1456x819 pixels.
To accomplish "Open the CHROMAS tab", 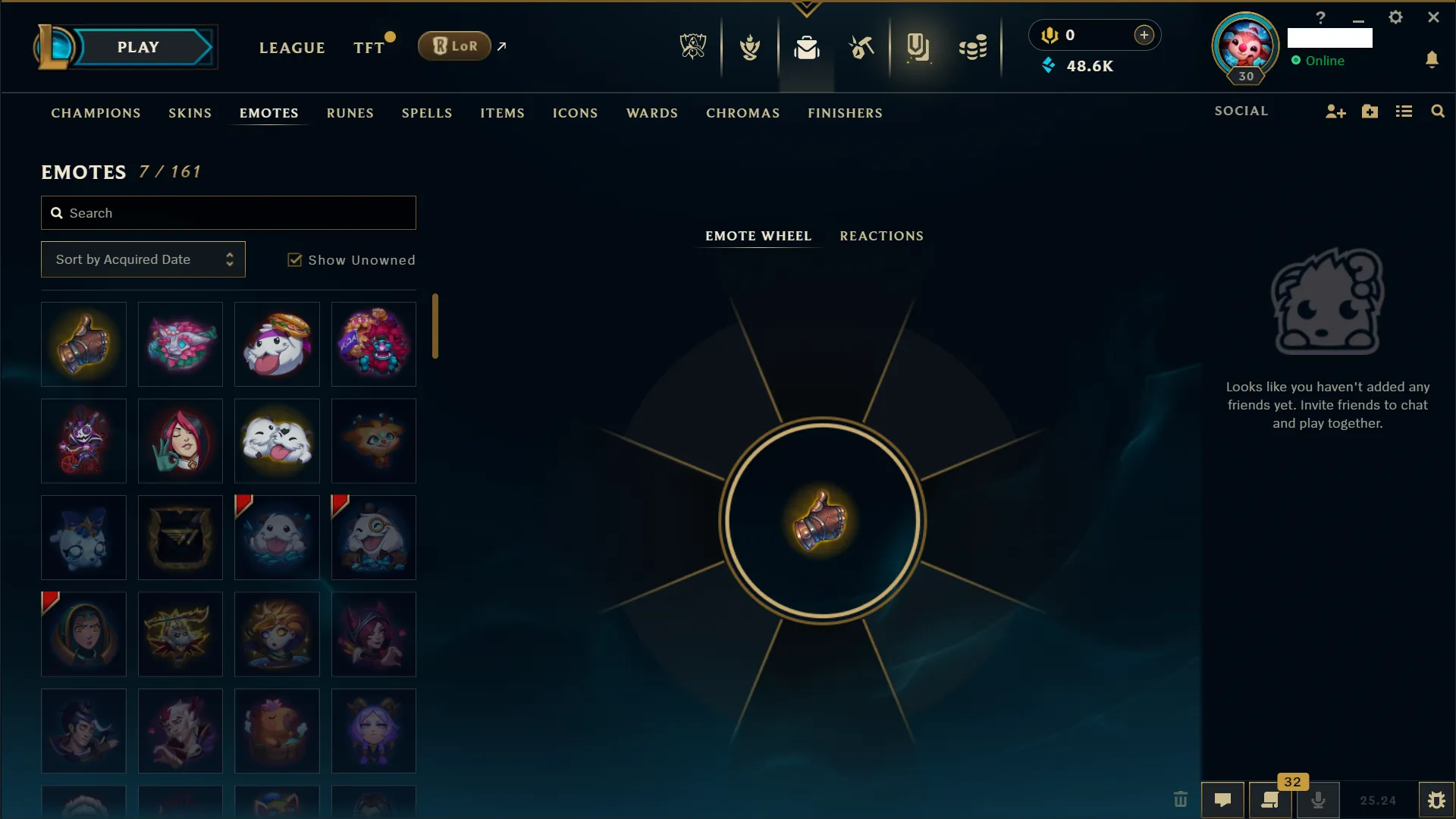I will click(742, 113).
